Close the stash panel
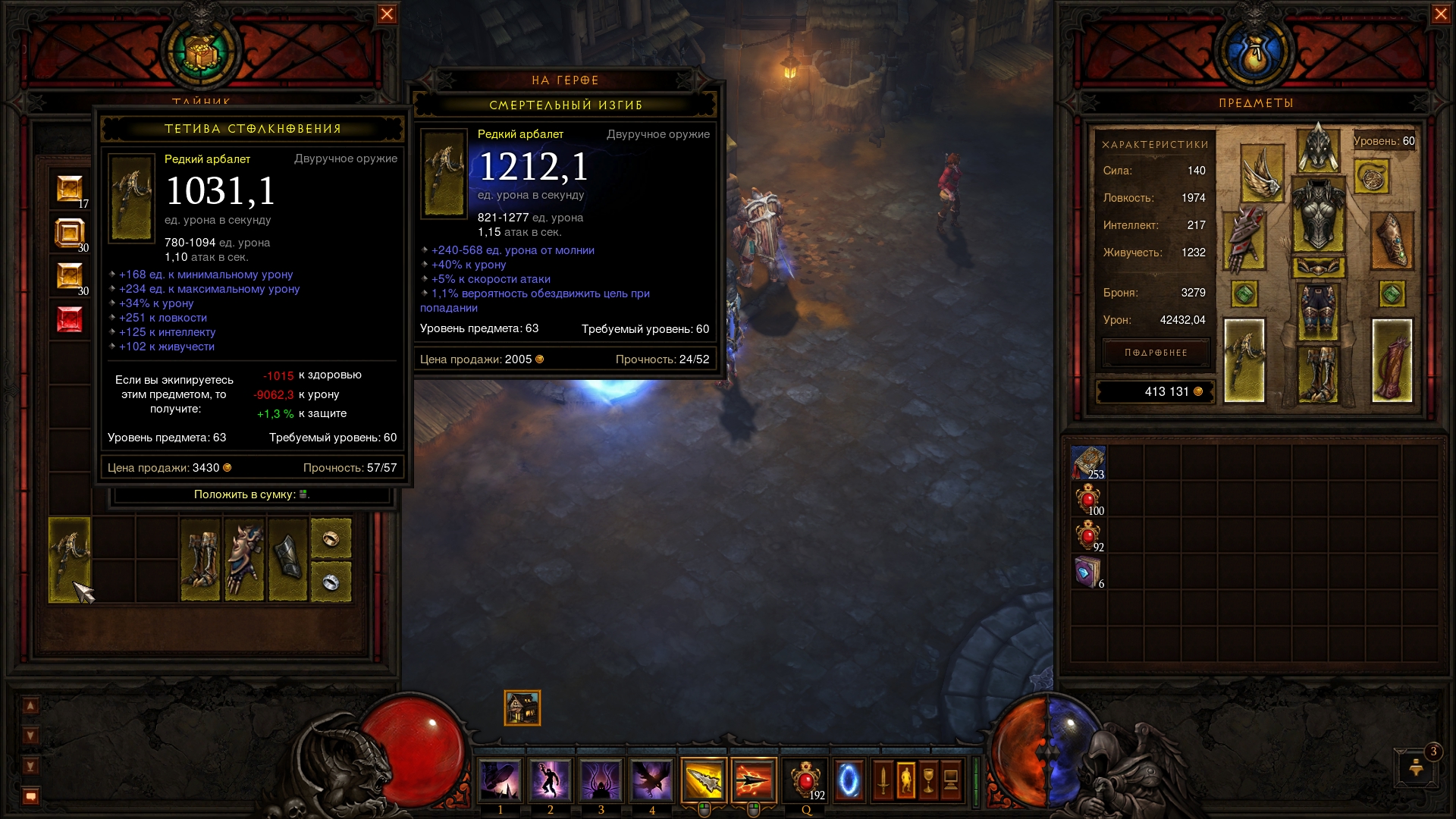 (x=387, y=14)
